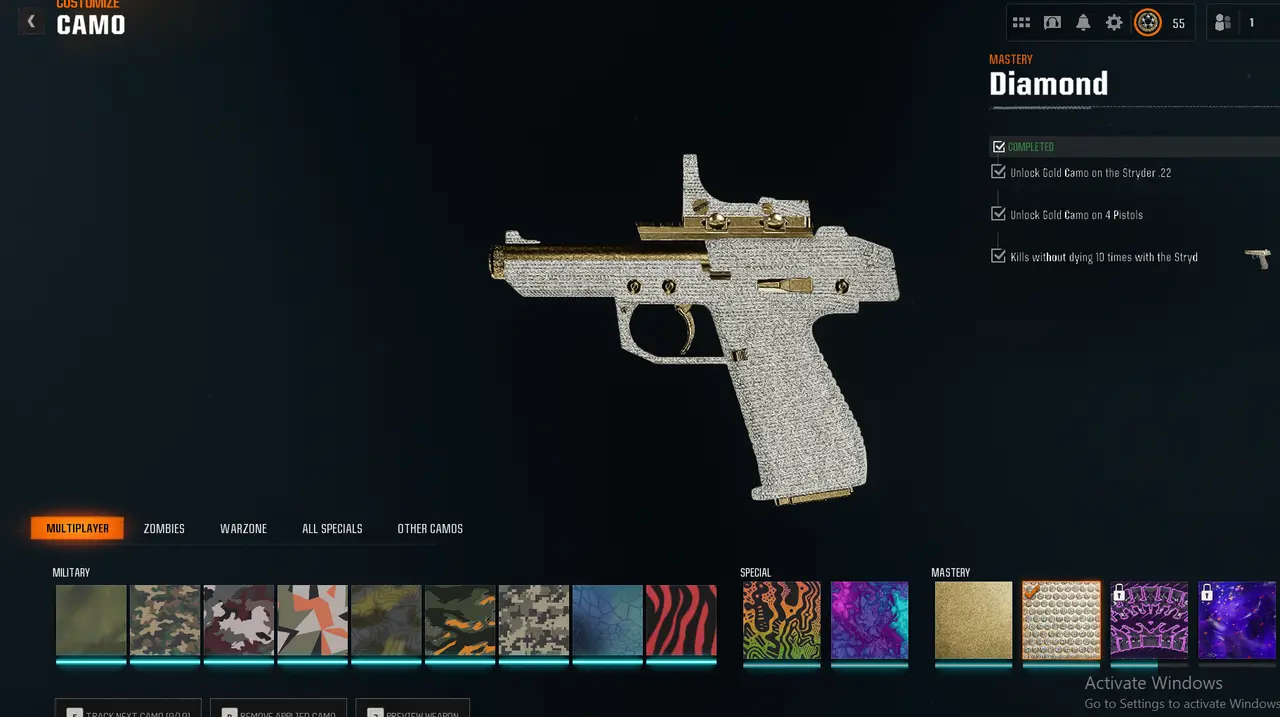The height and width of the screenshot is (717, 1280).
Task: Apply the orange and white geometric camo
Action: tap(312, 620)
